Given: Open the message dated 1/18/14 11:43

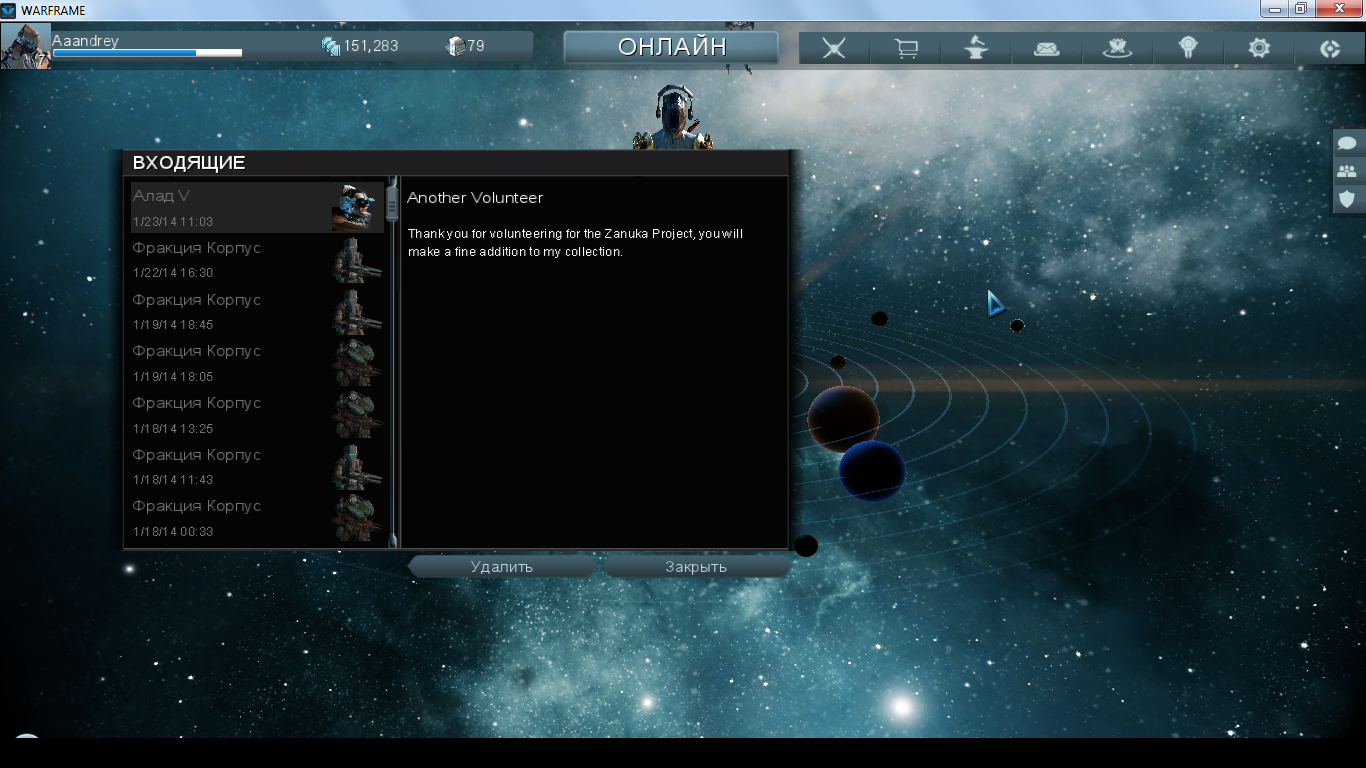Looking at the screenshot, I should pos(257,467).
